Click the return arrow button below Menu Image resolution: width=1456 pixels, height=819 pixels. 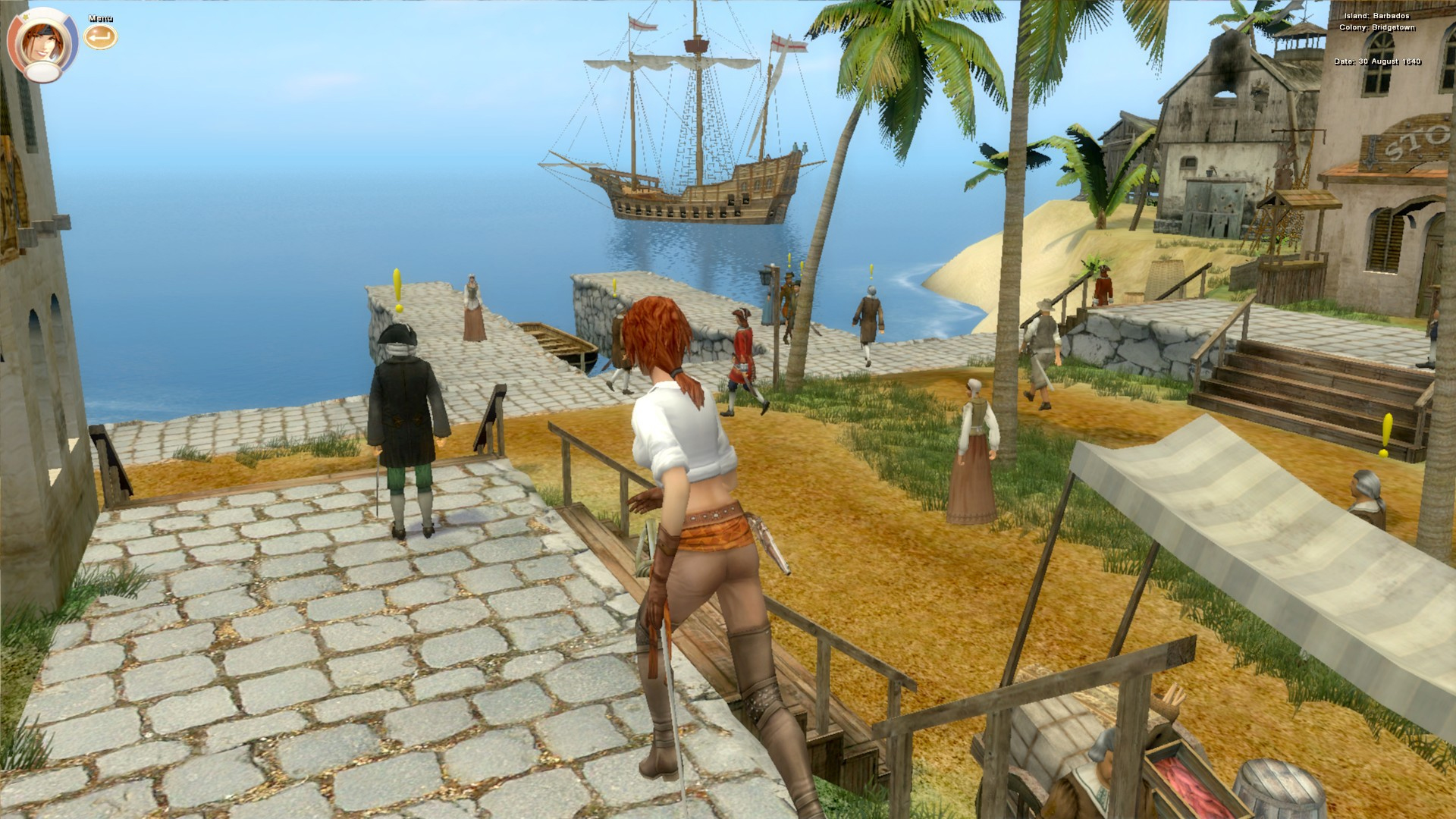pyautogui.click(x=99, y=36)
